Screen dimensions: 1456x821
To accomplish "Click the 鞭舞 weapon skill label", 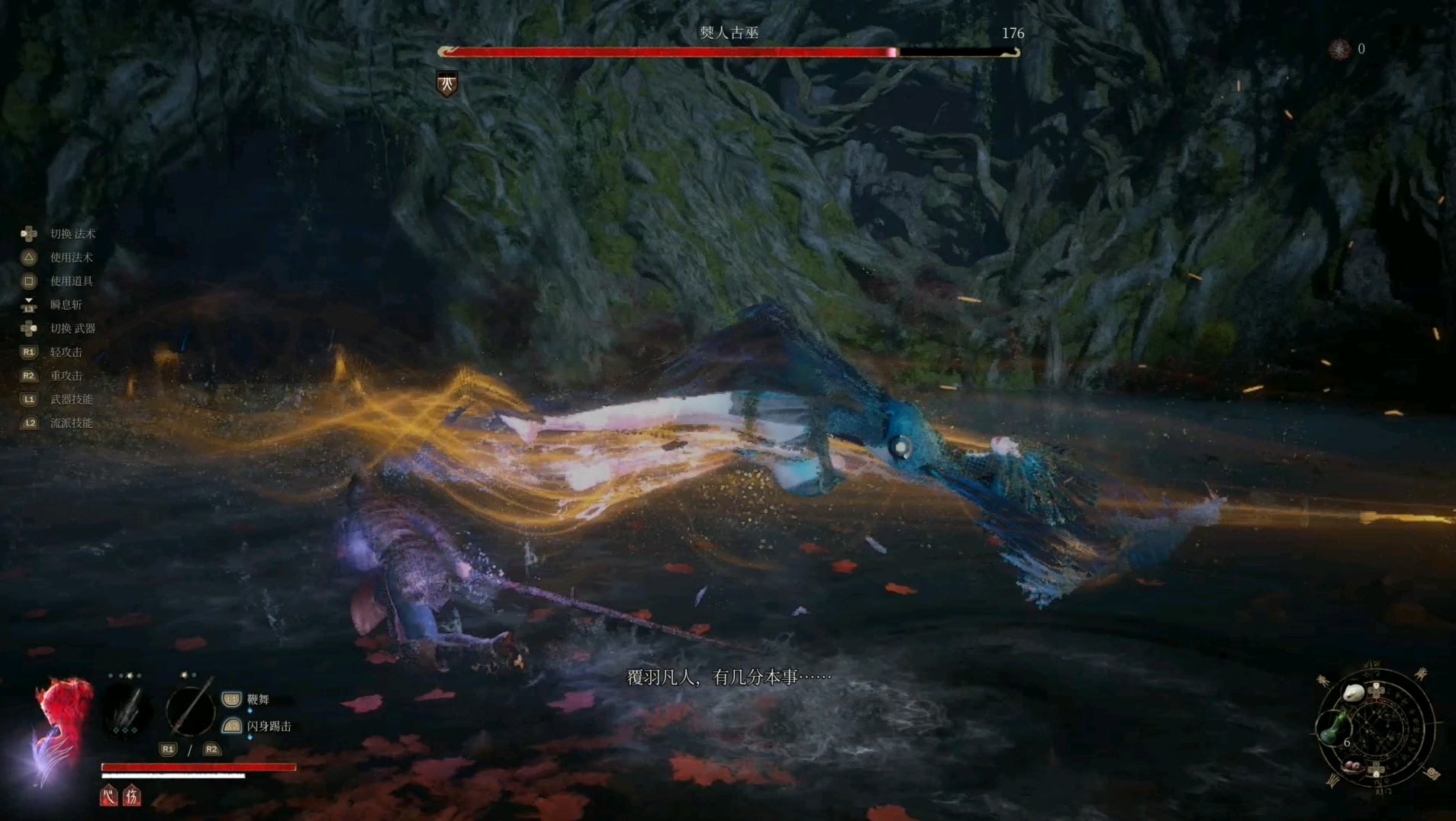I will pyautogui.click(x=258, y=699).
